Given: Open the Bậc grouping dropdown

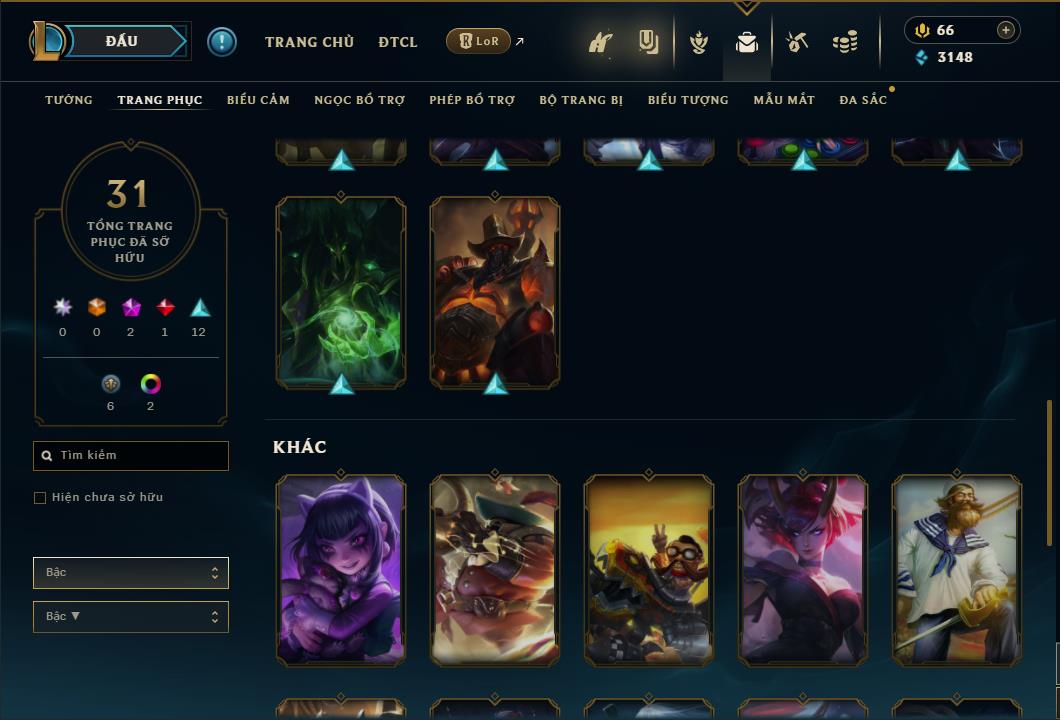Looking at the screenshot, I should [131, 573].
